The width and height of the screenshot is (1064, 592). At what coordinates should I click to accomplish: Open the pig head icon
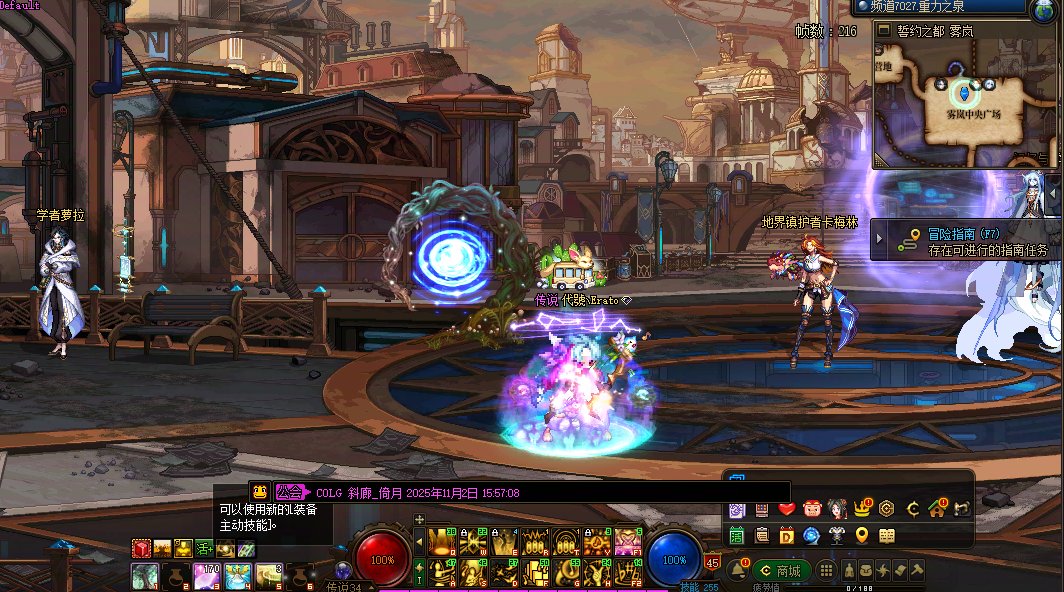[x=812, y=509]
